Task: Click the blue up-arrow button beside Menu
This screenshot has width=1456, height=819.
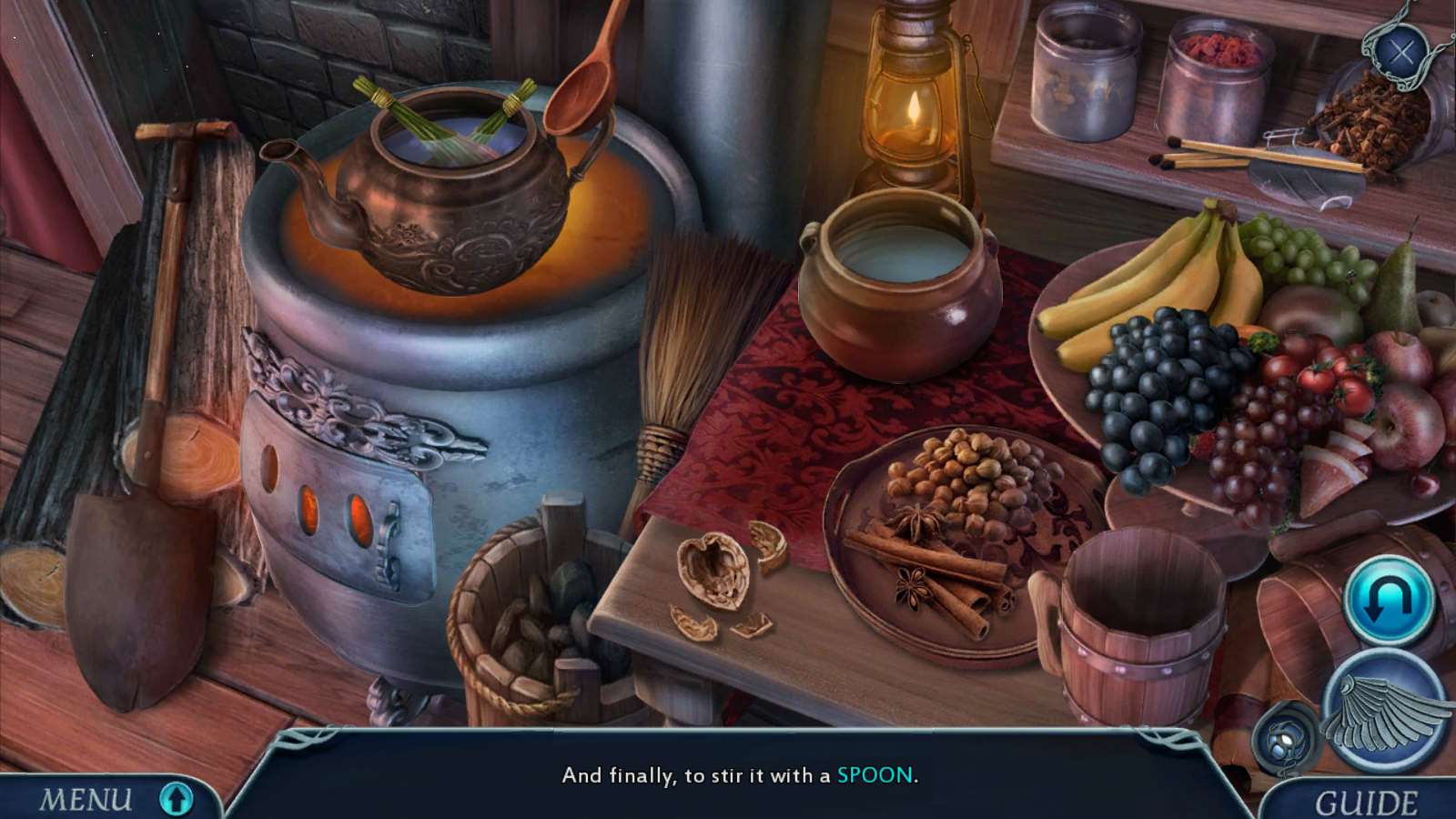Action: pyautogui.click(x=177, y=798)
